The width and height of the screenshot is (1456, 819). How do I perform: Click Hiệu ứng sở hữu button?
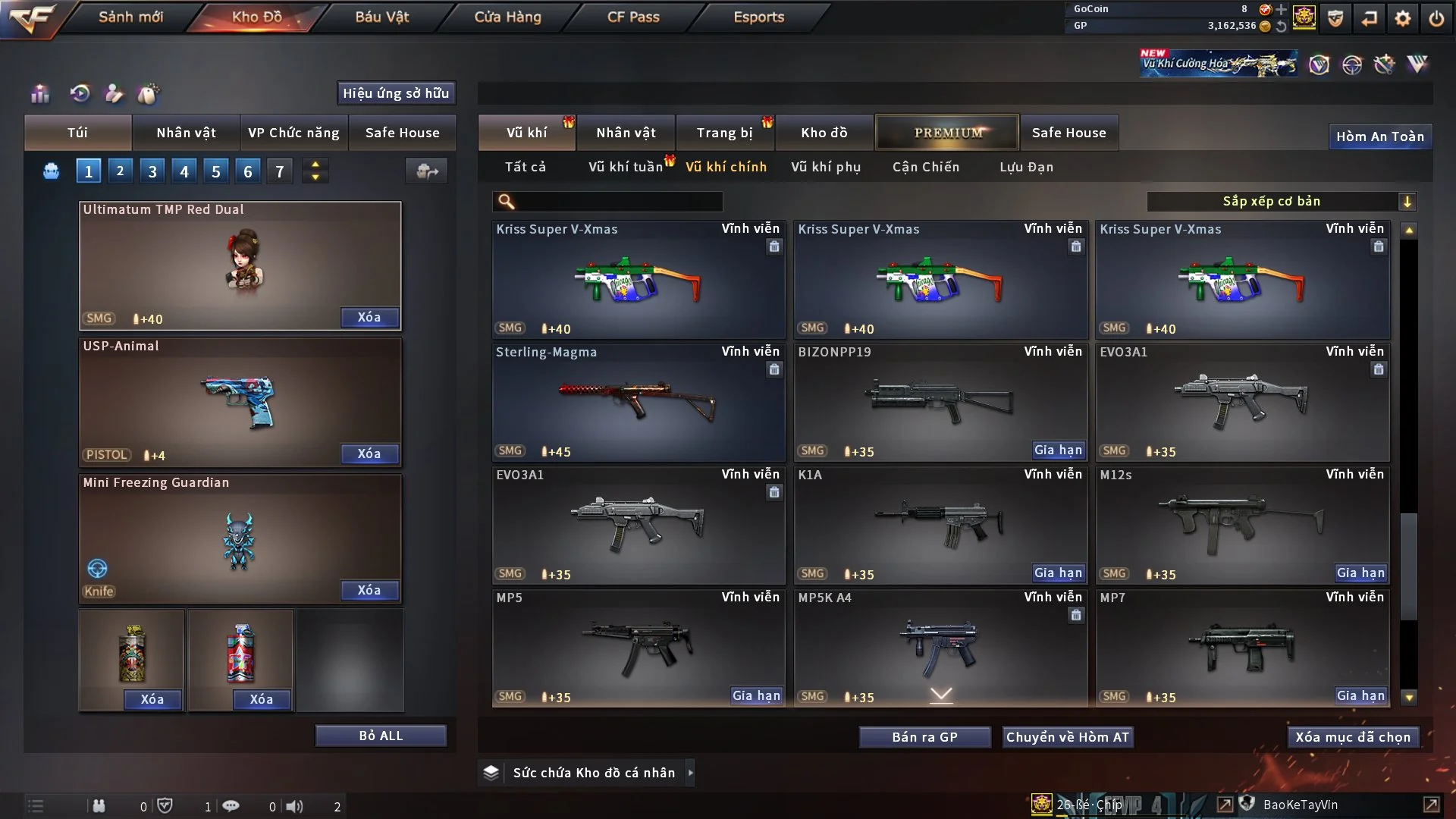pos(396,93)
